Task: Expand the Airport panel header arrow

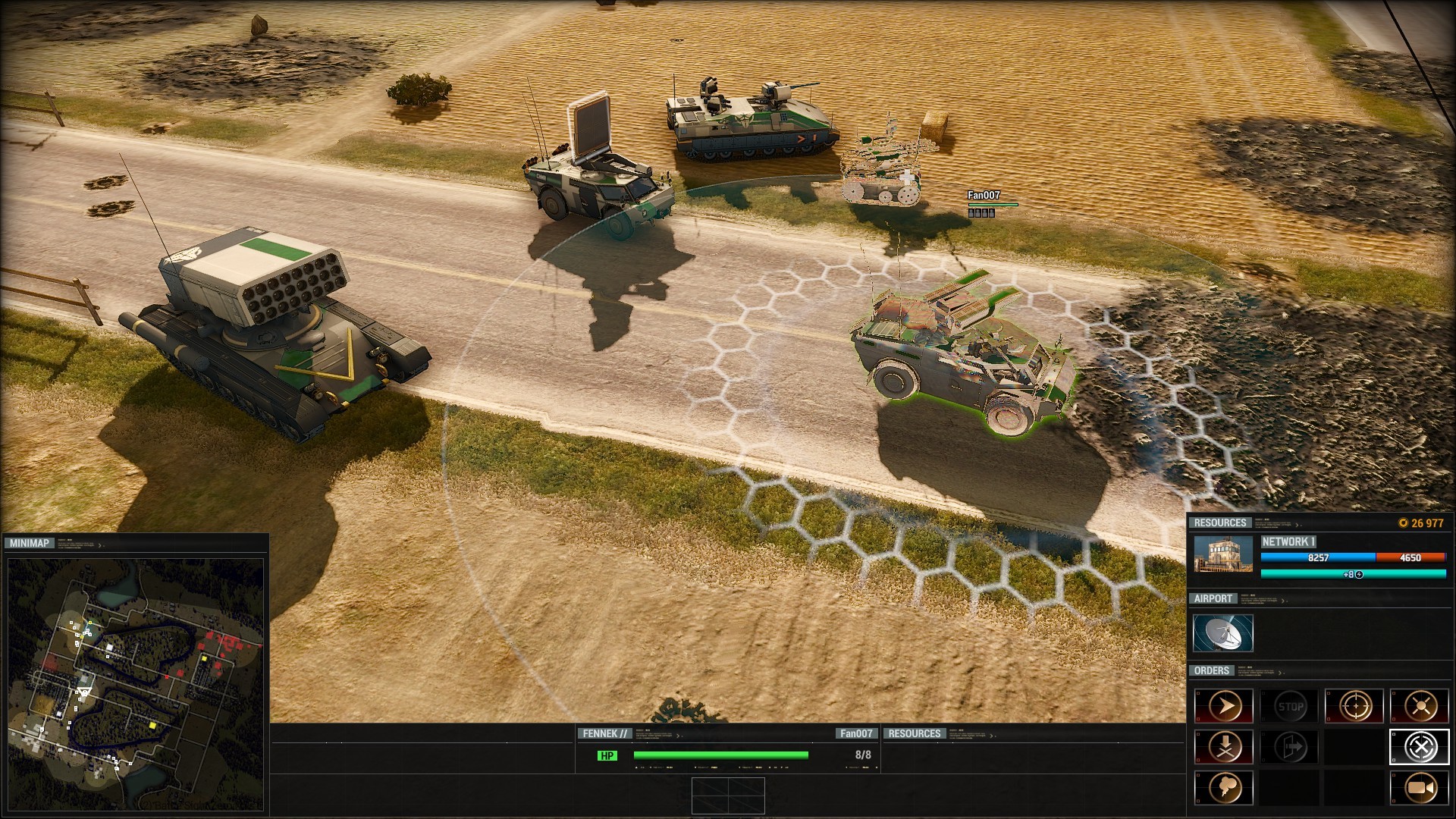Action: click(1284, 601)
